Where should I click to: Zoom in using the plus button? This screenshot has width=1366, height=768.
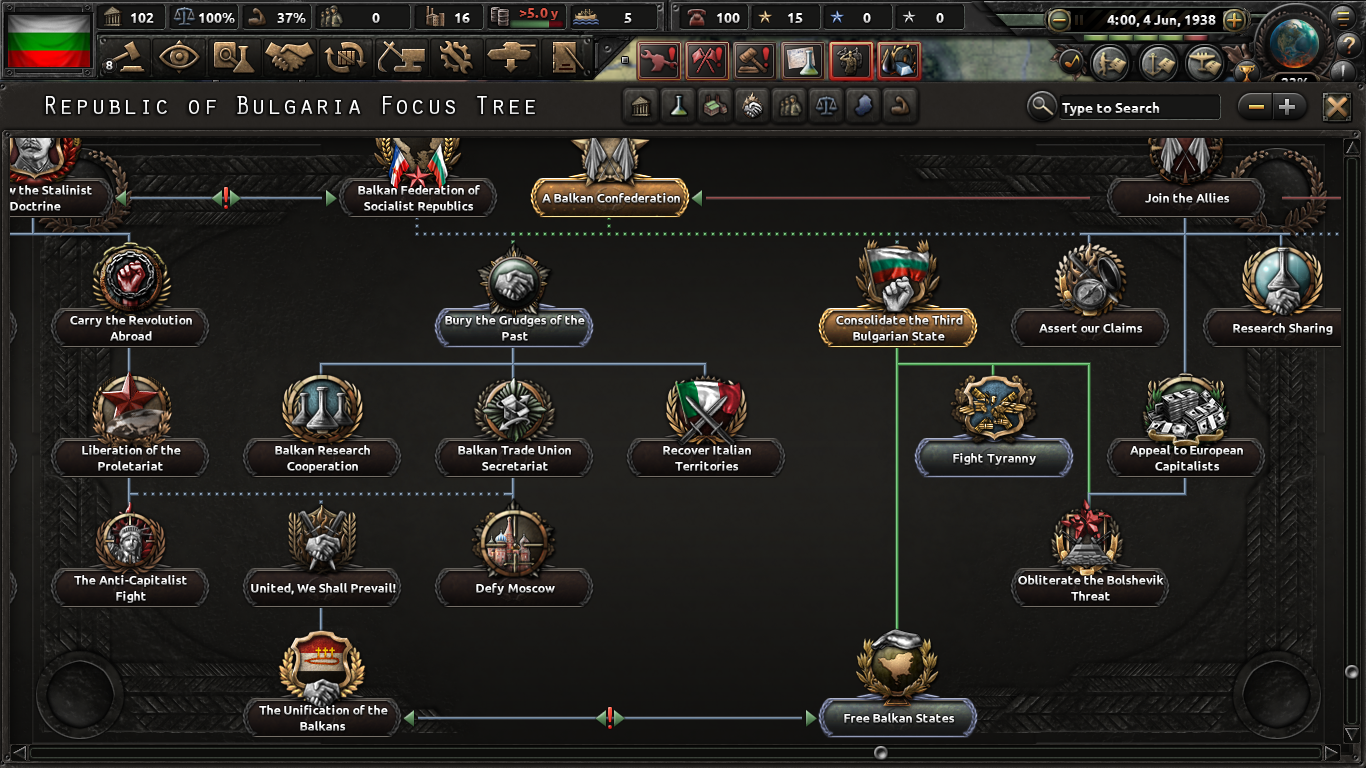[x=1288, y=105]
